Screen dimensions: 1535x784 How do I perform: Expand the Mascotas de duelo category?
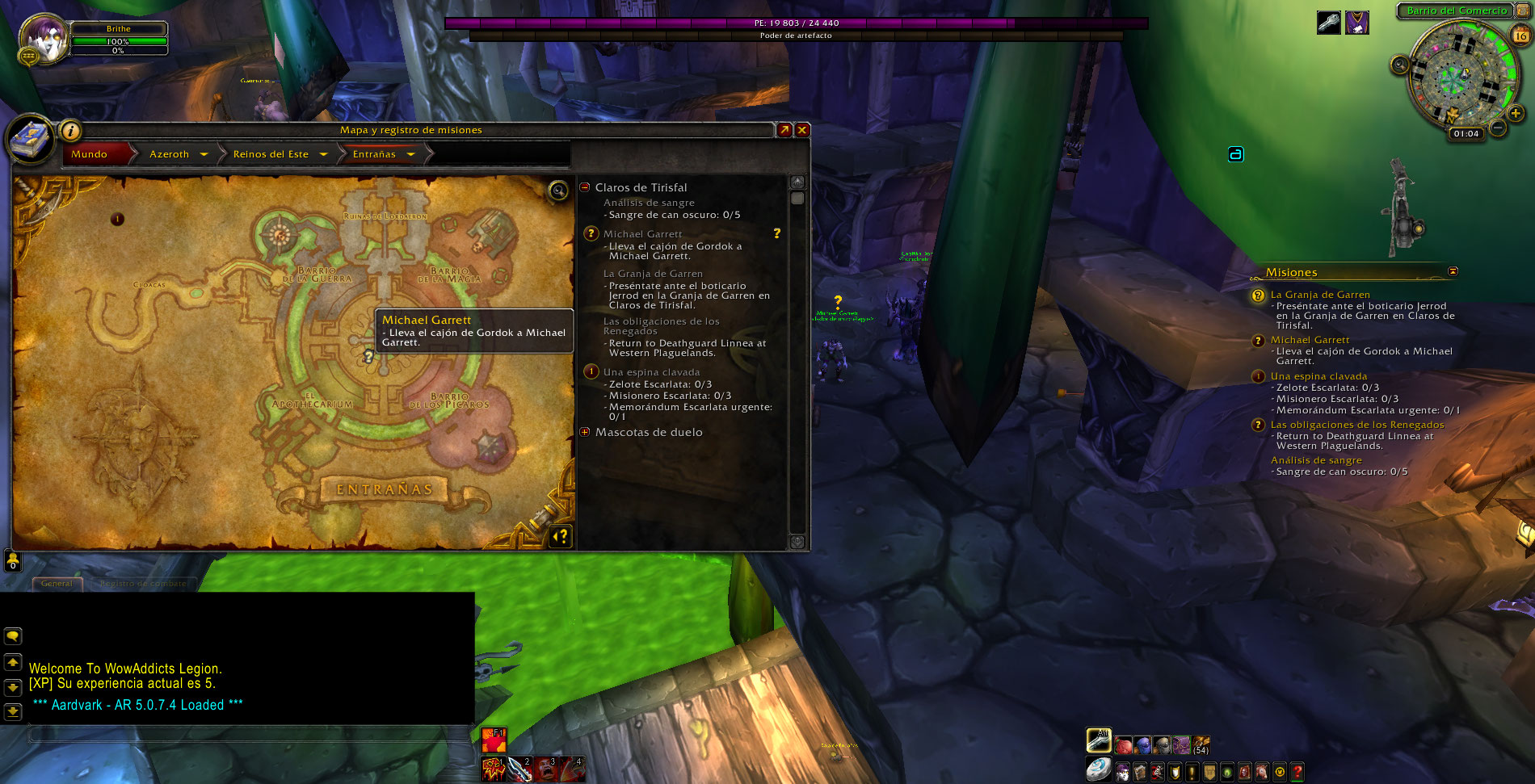pyautogui.click(x=585, y=432)
